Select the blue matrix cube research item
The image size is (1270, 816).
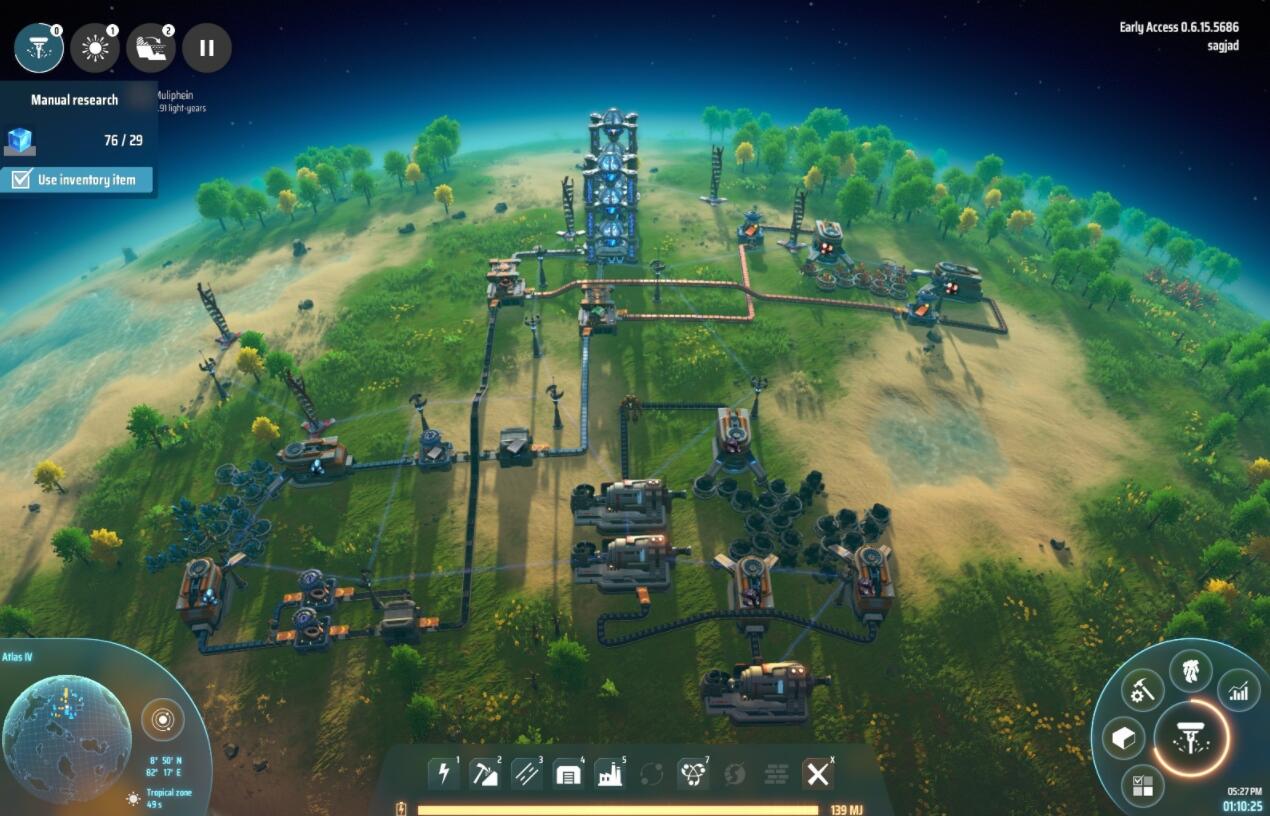[x=20, y=140]
